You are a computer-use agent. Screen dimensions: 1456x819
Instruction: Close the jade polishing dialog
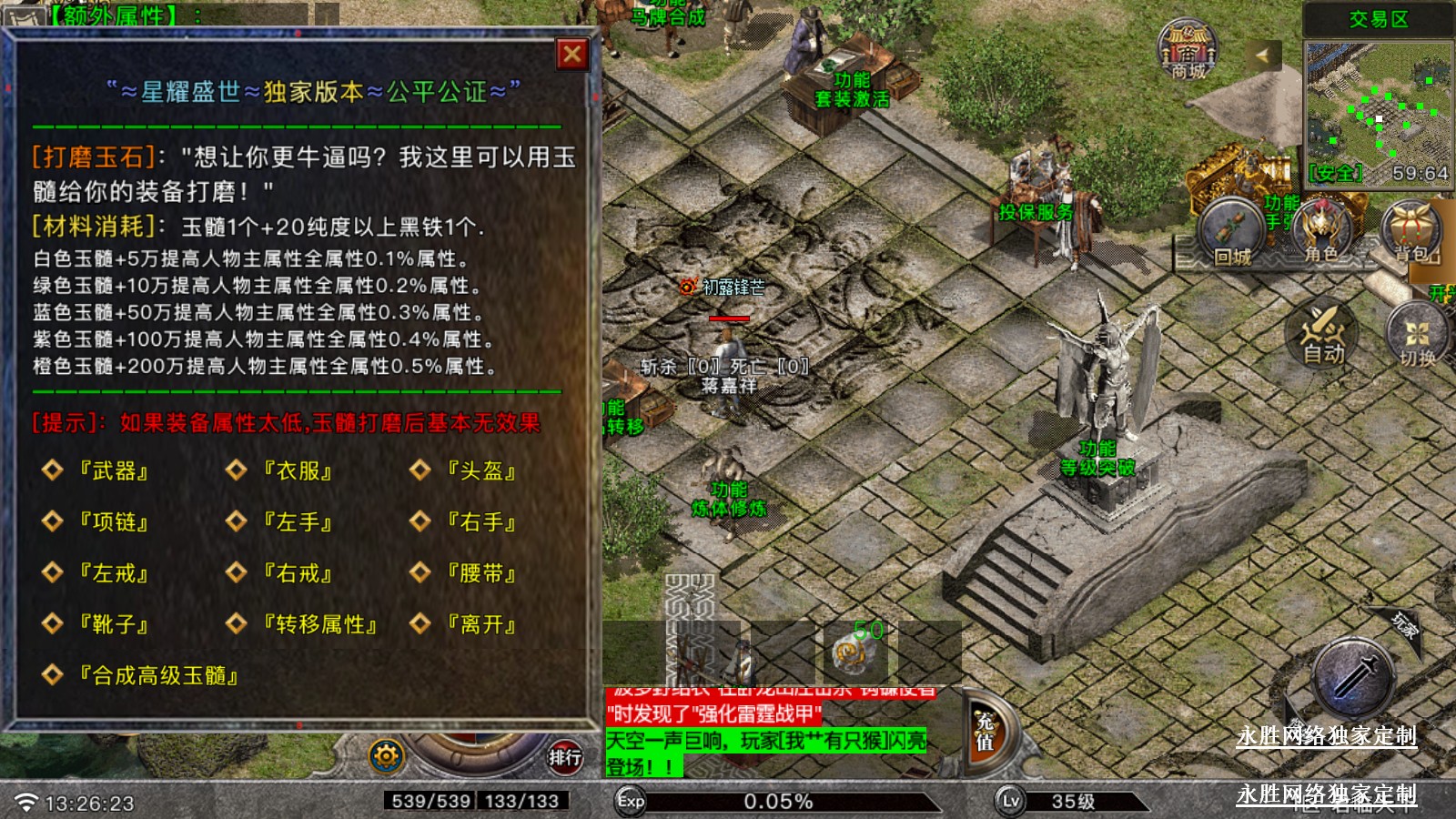click(572, 55)
